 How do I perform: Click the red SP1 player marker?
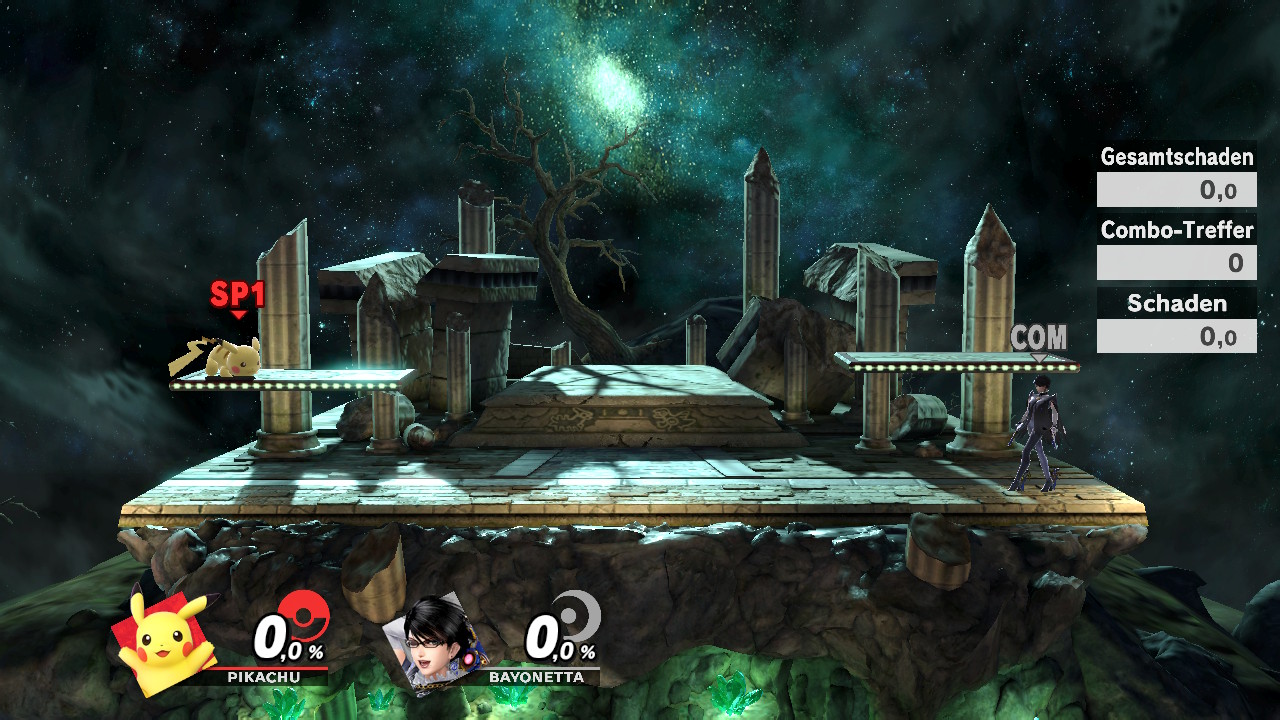click(x=237, y=296)
